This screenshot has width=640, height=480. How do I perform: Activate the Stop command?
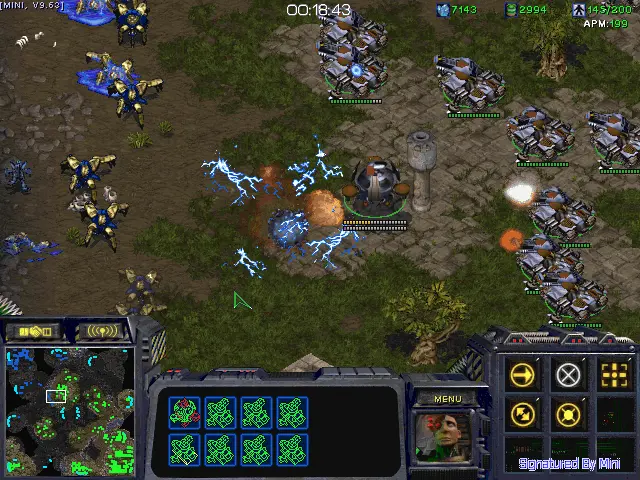pyautogui.click(x=568, y=375)
